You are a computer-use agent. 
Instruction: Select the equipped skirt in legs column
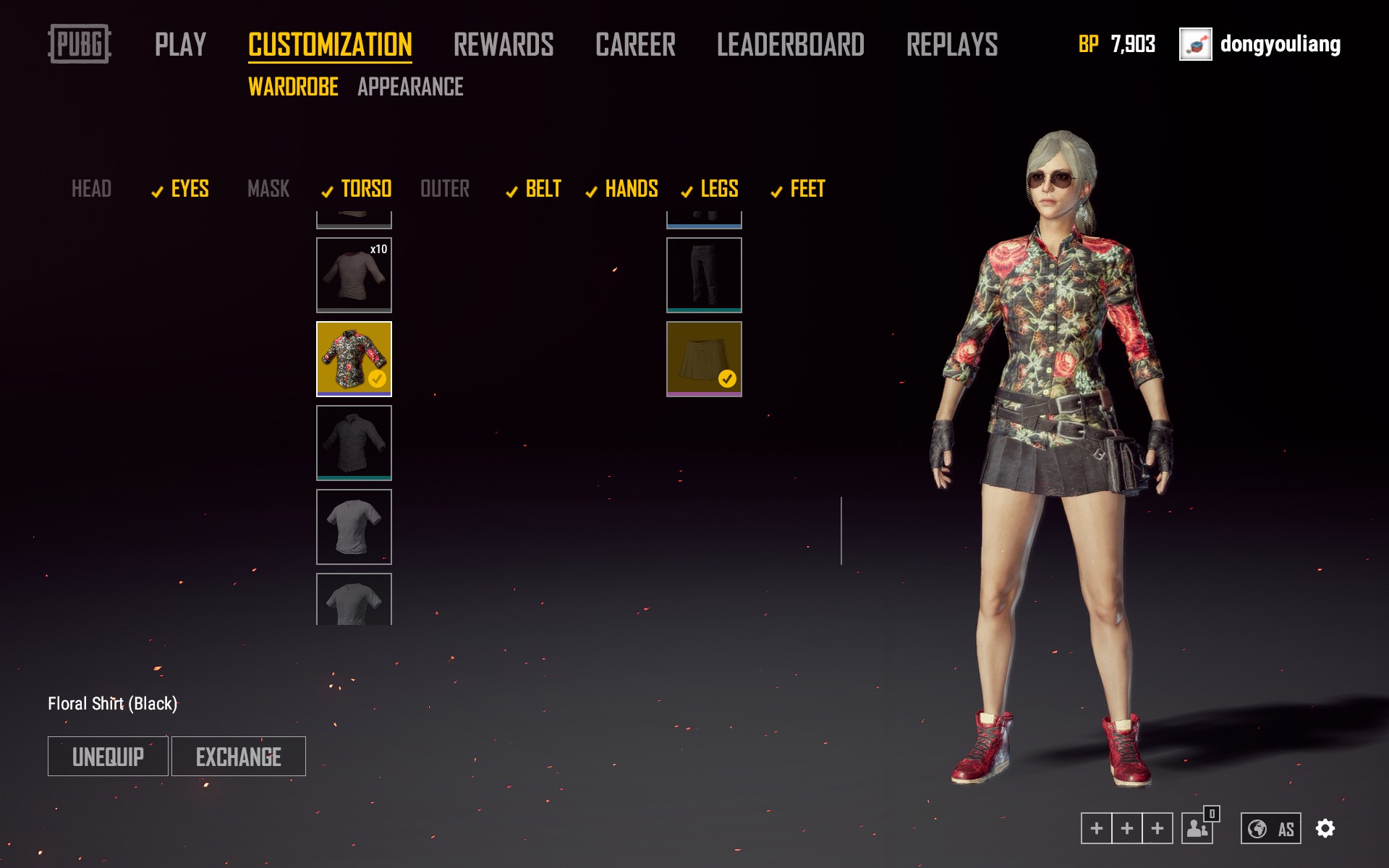point(704,359)
